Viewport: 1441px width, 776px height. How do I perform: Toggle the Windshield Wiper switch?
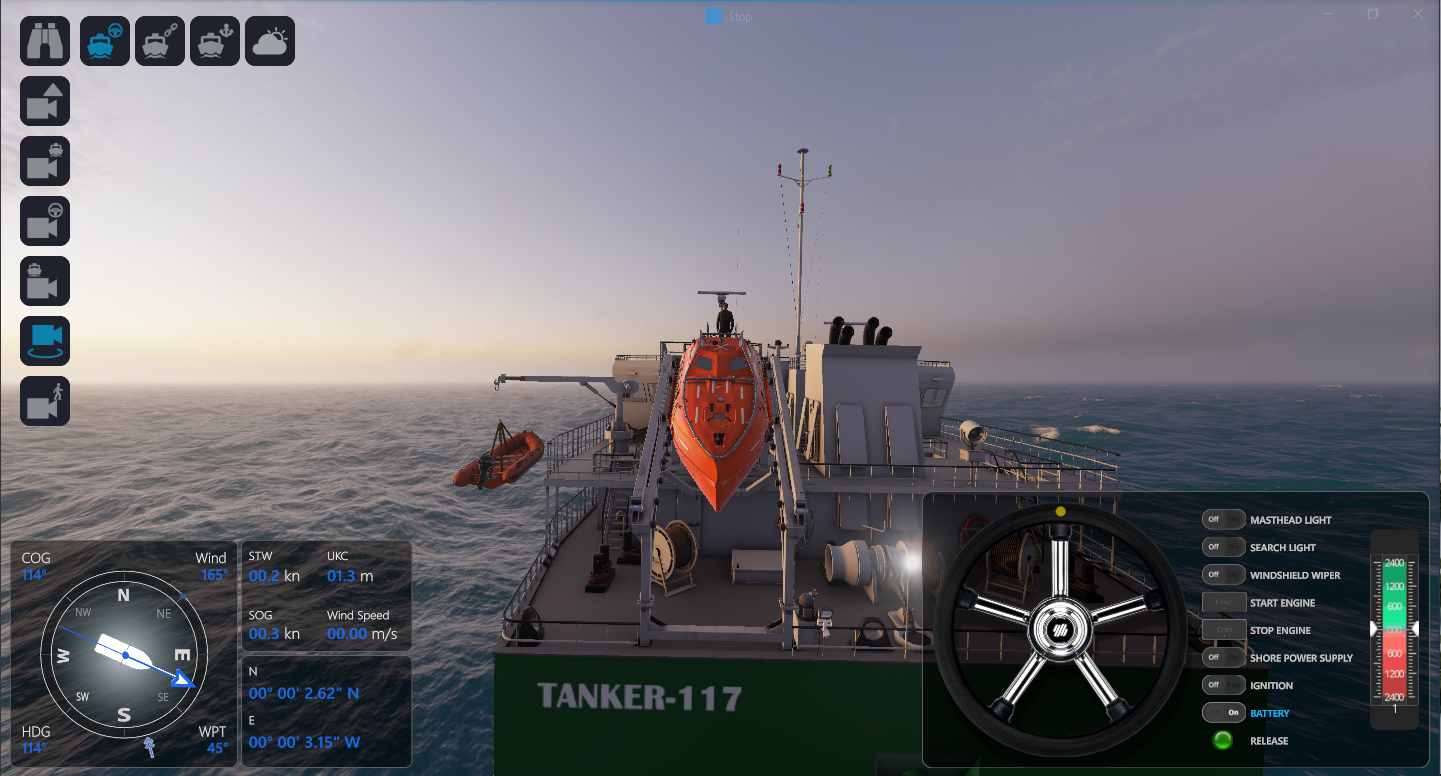click(1224, 575)
